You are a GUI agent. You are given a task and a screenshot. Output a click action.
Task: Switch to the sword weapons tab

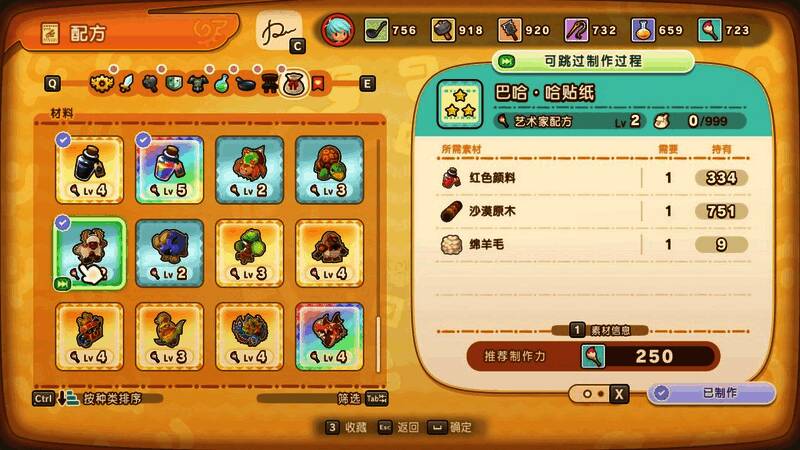(125, 84)
